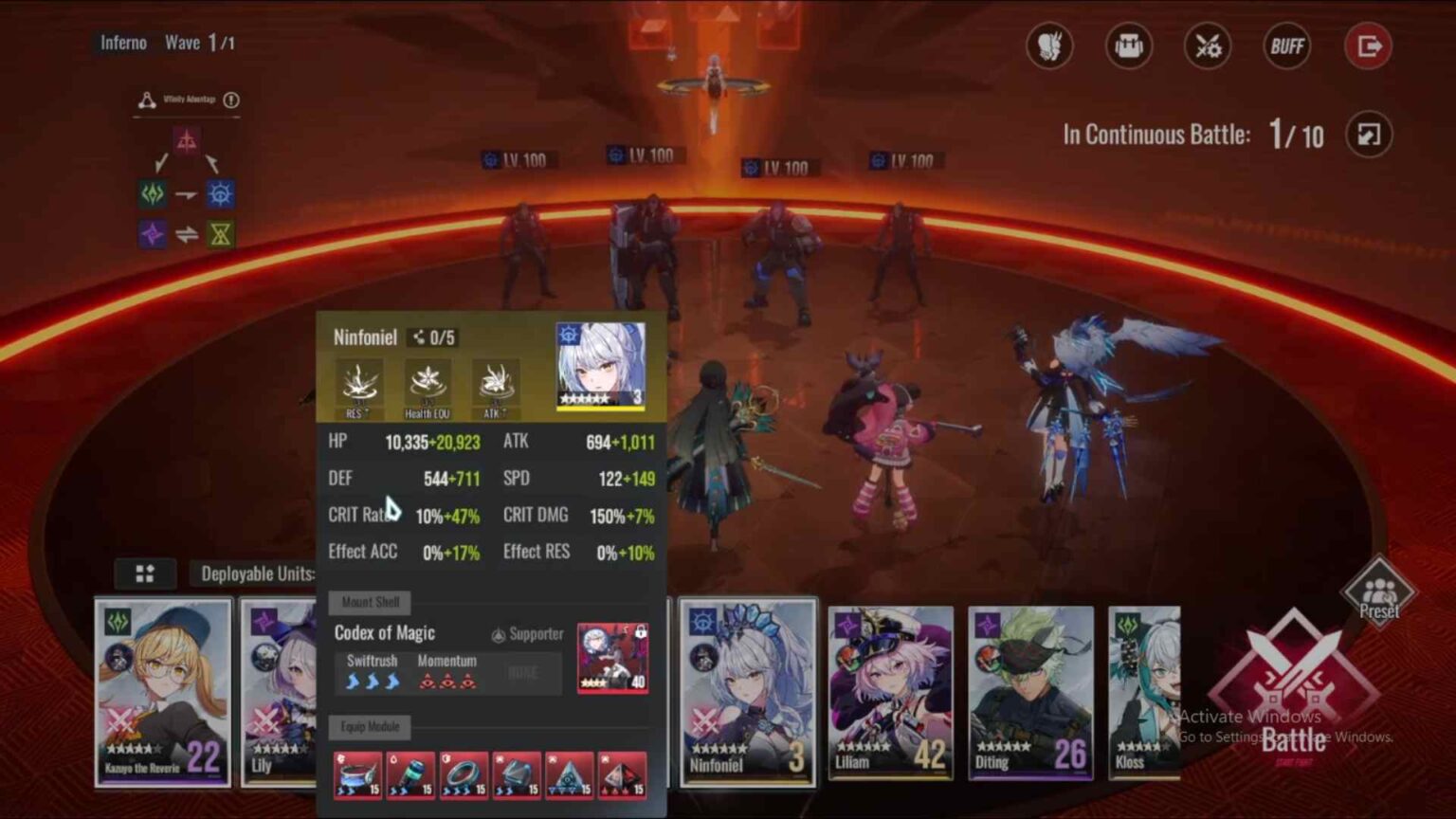Open battle settings via crossed swords gear icon
This screenshot has height=819, width=1456.
[1207, 45]
